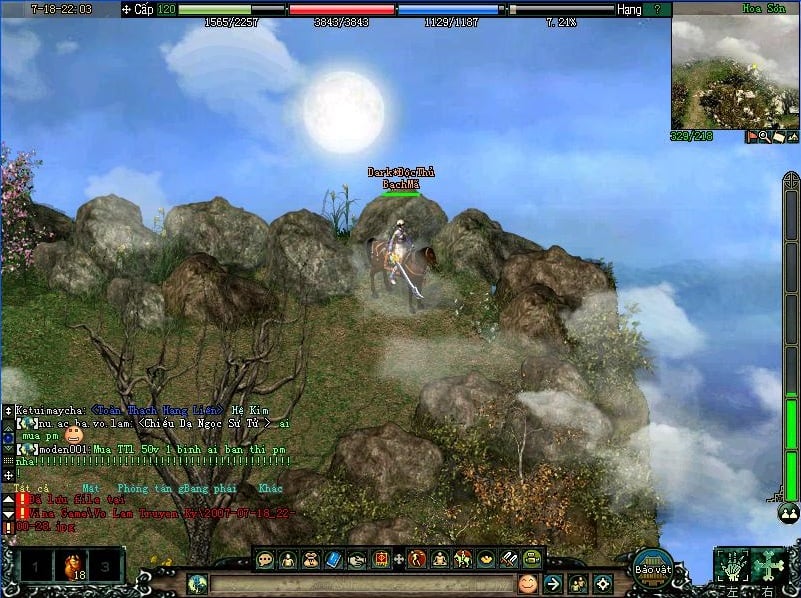Image resolution: width=801 pixels, height=598 pixels.
Task: Open the handshake trade icon in the toolbar
Action: 358,560
